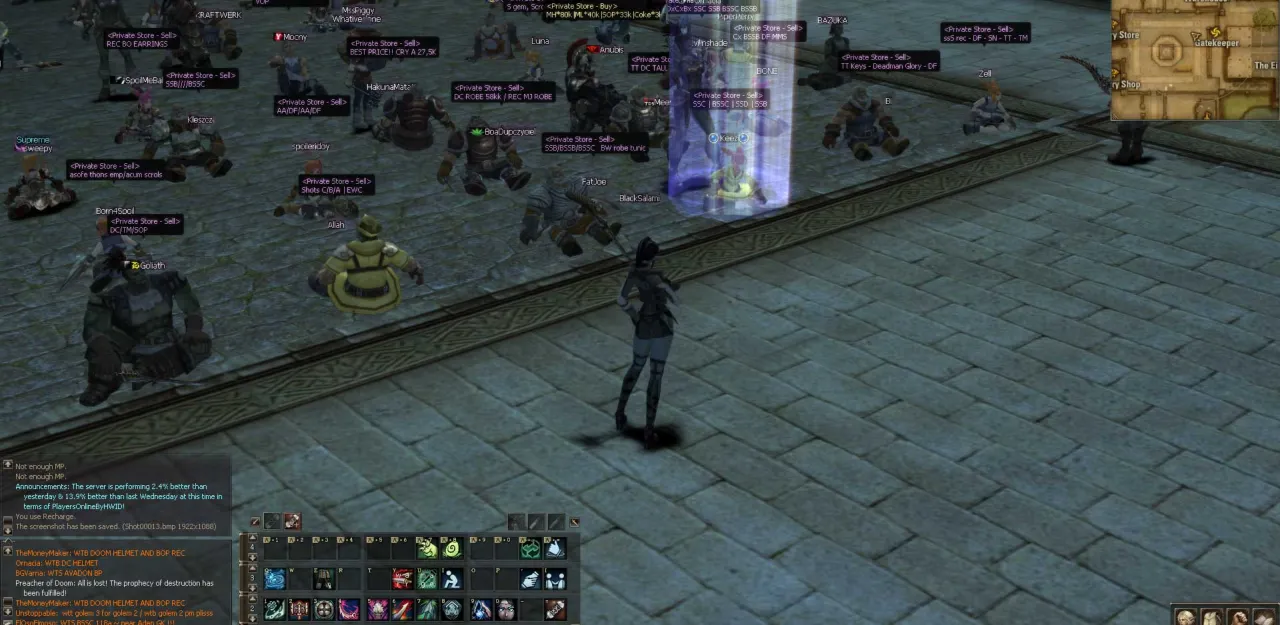Click the pointing hand action icon
1280x625 pixels.
point(531,579)
